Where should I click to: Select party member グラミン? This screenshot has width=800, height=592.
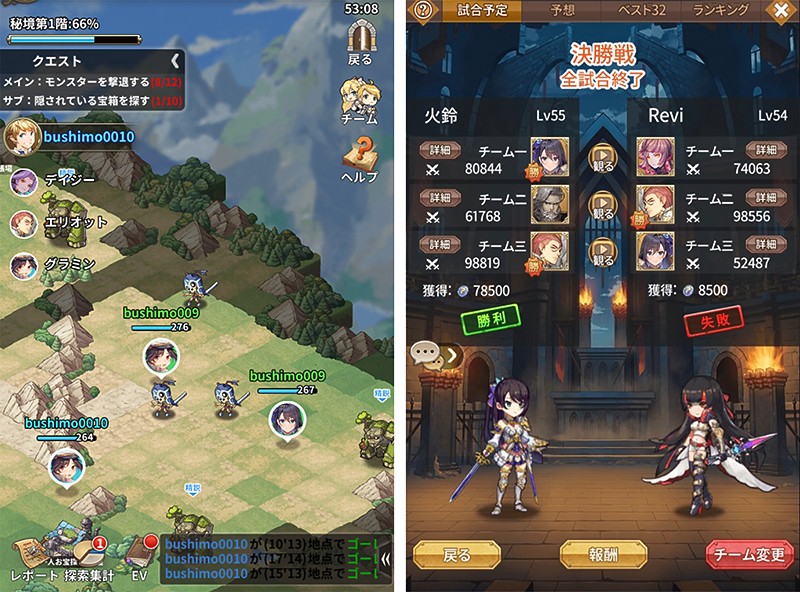pos(24,265)
